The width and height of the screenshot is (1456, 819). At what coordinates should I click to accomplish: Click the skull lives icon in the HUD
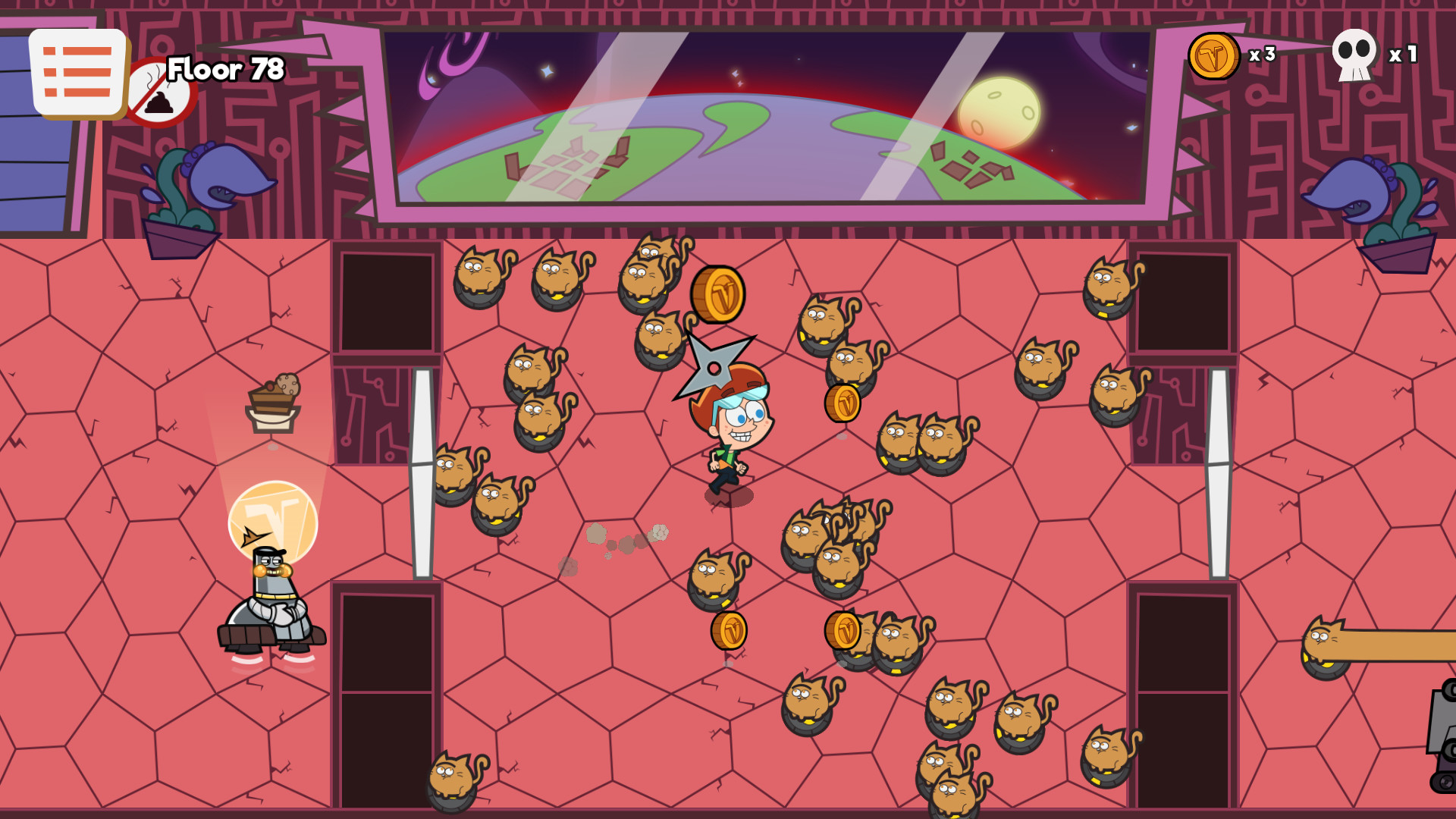point(1354,55)
